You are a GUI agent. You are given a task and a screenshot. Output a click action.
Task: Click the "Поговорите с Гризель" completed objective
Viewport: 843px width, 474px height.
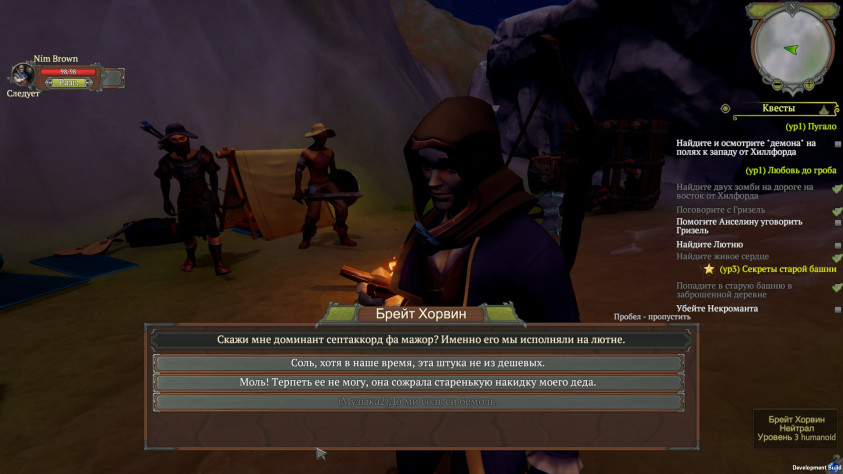[x=720, y=210]
